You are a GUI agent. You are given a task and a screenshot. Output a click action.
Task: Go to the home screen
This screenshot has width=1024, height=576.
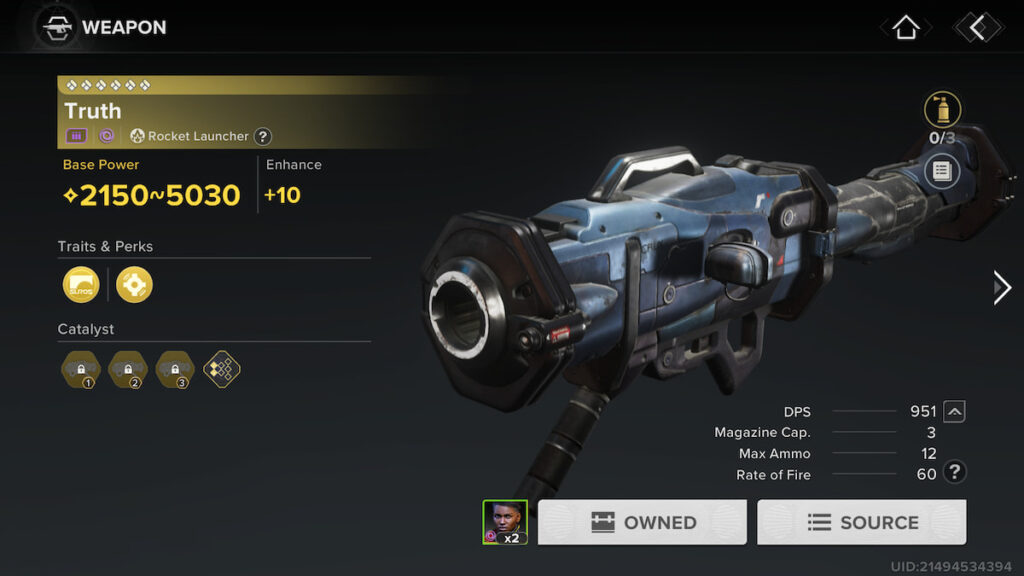[x=905, y=28]
